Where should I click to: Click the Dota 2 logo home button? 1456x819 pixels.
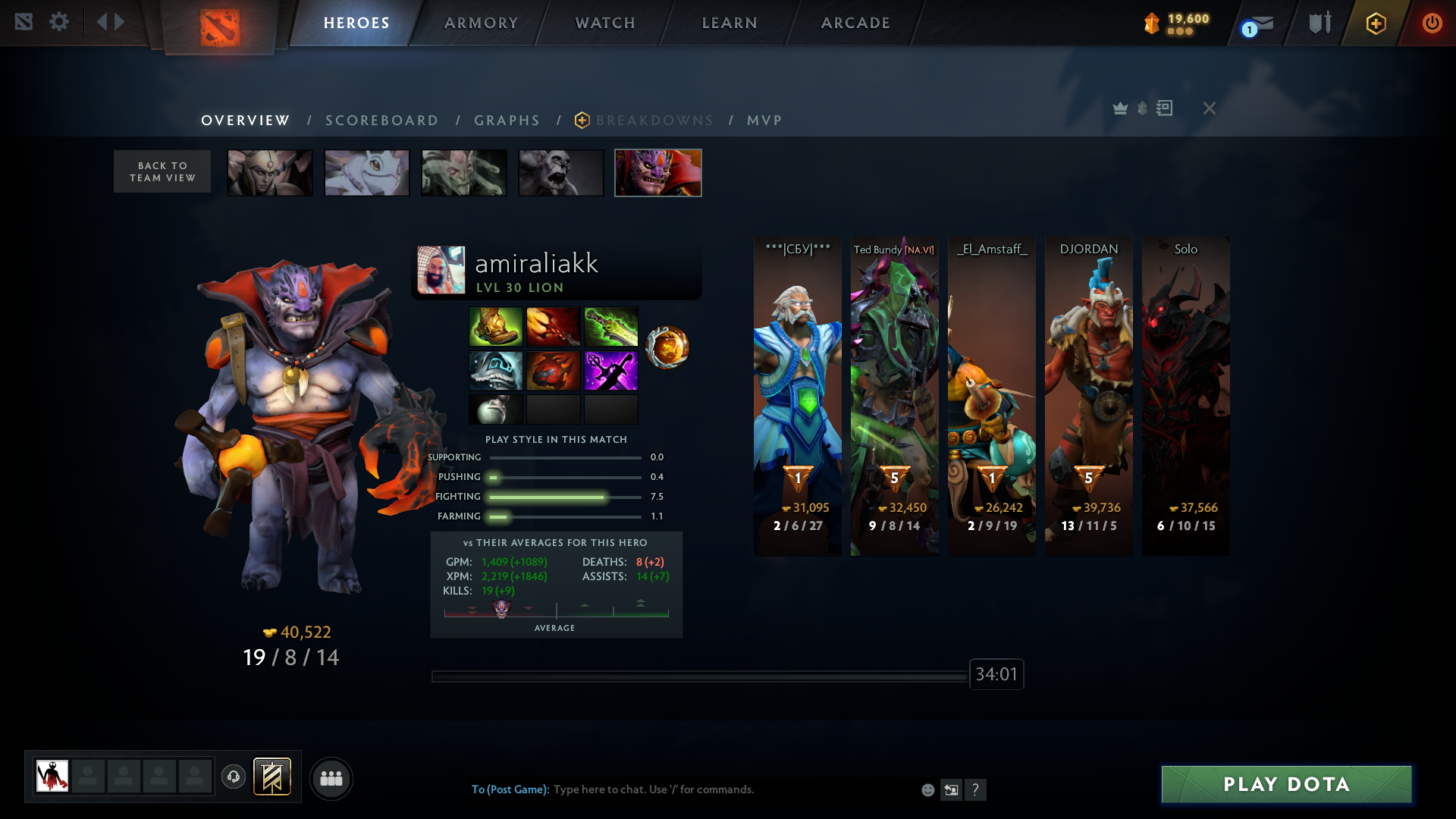pos(220,27)
